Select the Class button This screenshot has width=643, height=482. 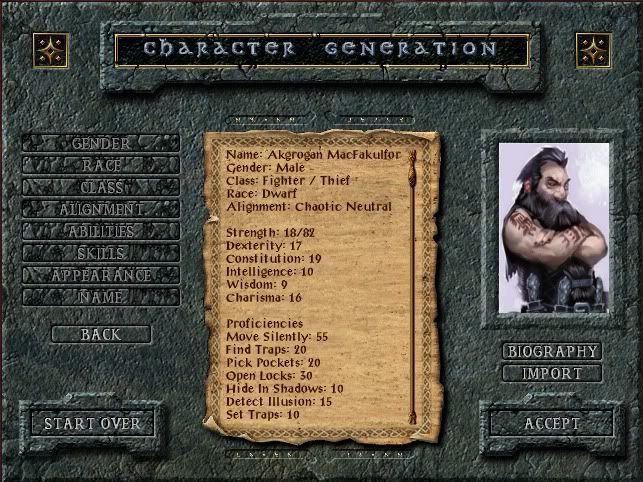pos(101,188)
